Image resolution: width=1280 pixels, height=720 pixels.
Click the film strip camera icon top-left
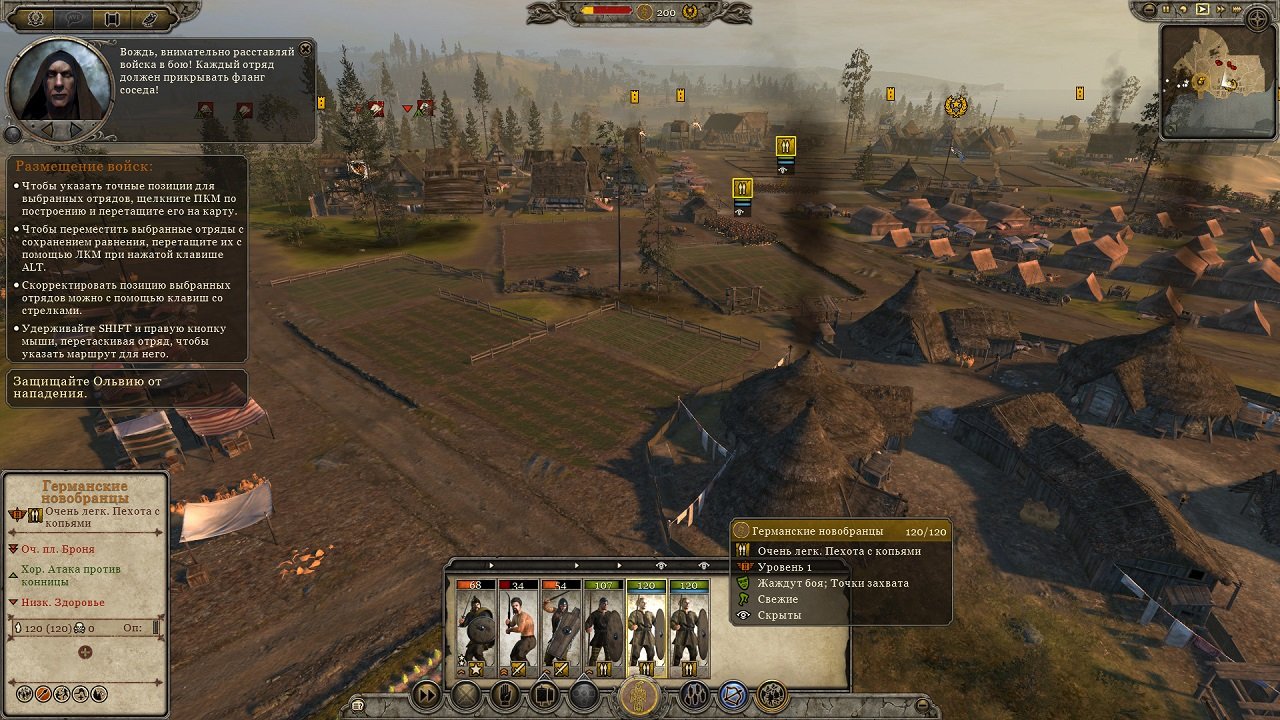pos(111,19)
